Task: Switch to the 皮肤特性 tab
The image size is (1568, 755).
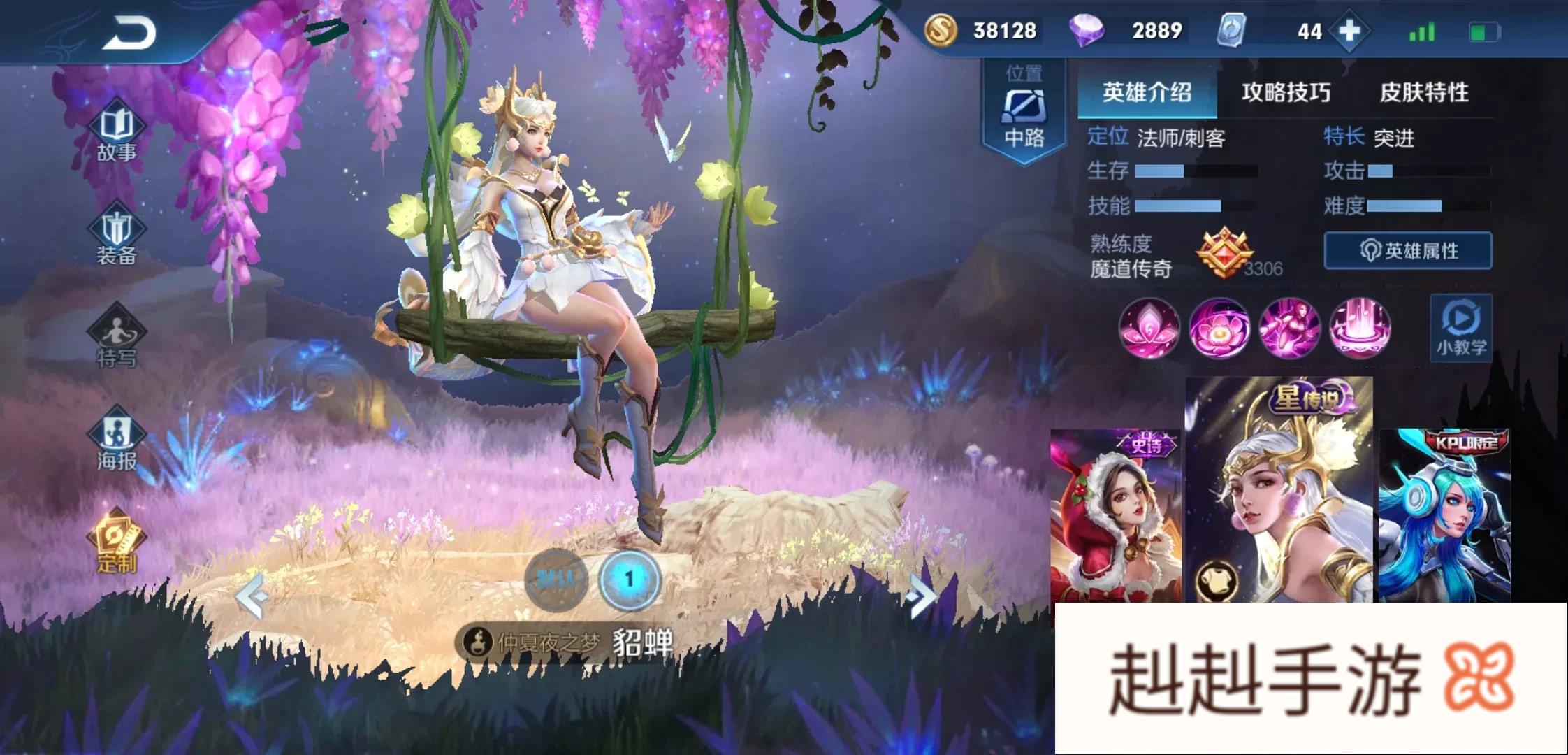Action: tap(1423, 92)
